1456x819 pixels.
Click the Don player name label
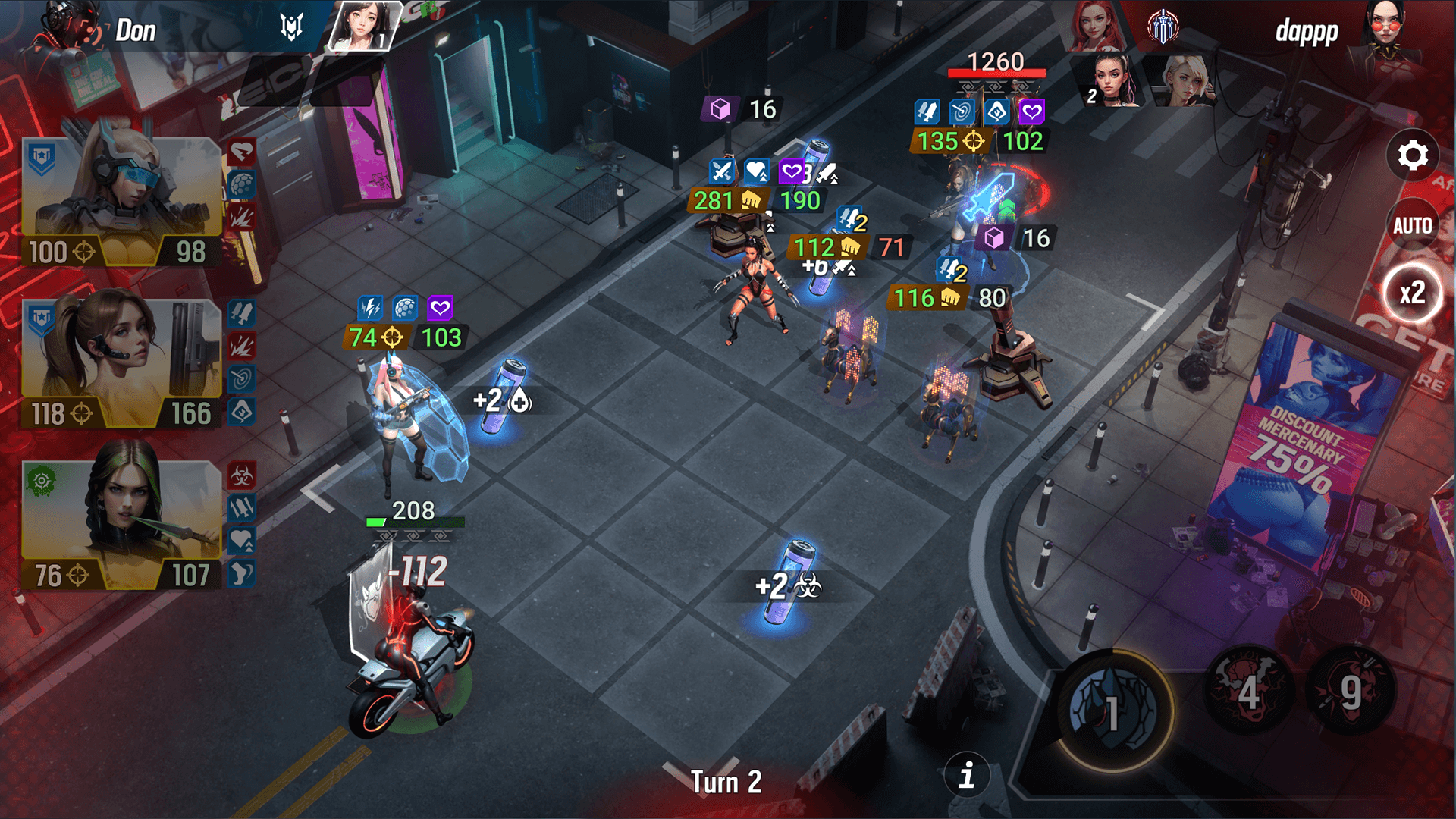135,30
